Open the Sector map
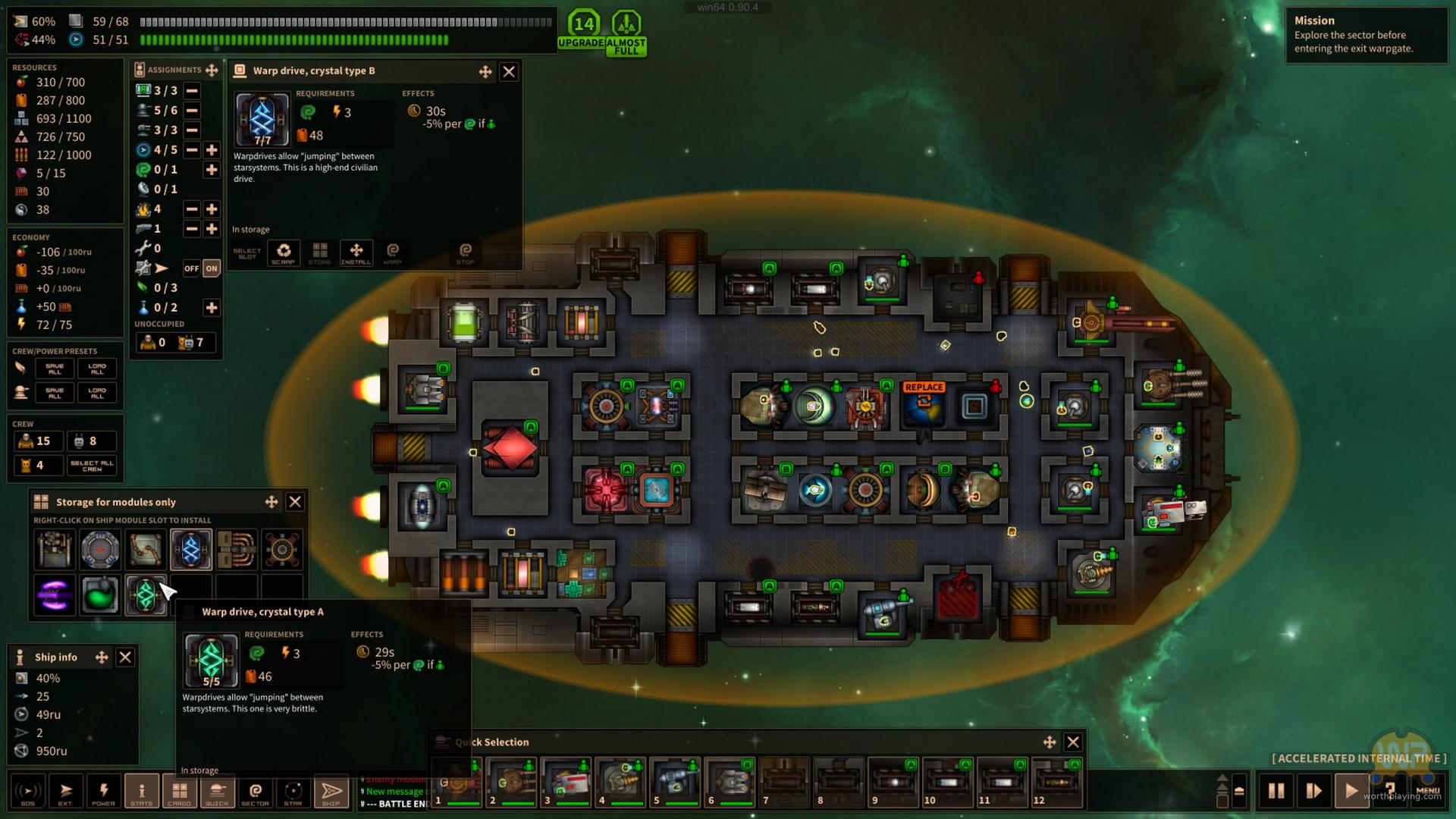The width and height of the screenshot is (1456, 819). coord(255,792)
